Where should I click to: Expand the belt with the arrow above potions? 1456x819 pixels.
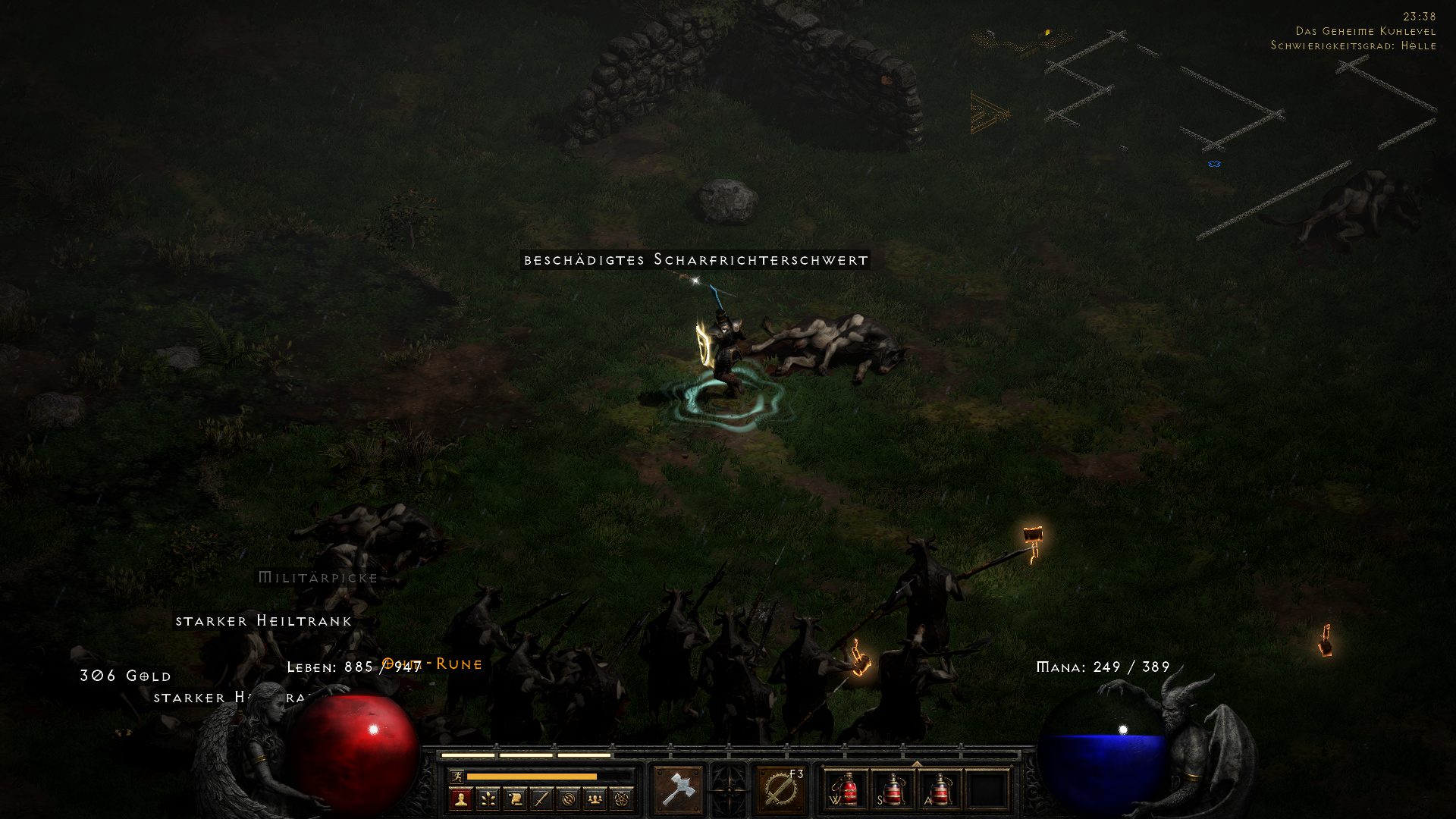[x=916, y=764]
